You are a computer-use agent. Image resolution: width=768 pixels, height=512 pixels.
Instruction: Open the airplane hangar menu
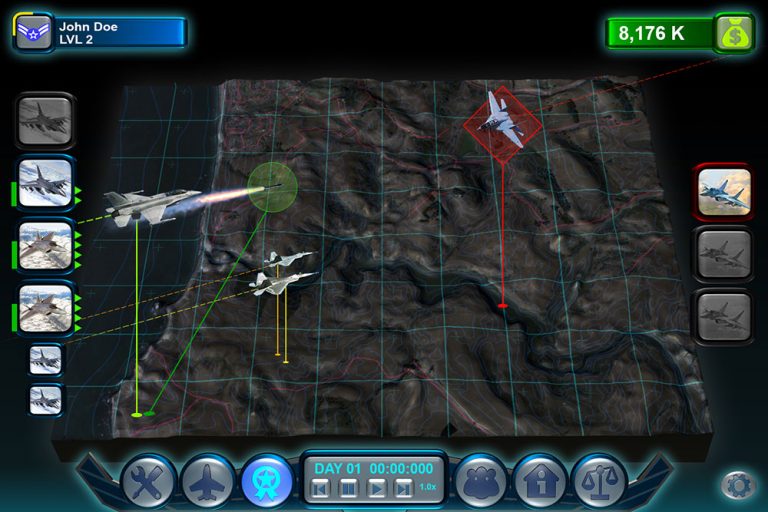(x=208, y=482)
